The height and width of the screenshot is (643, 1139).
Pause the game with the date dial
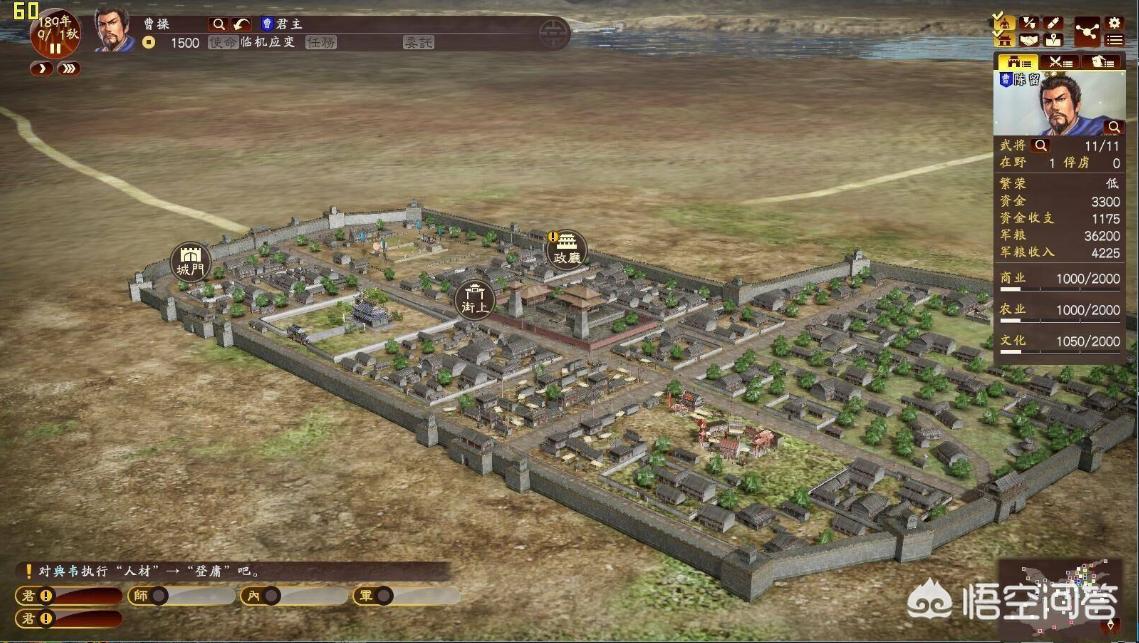click(x=54, y=47)
